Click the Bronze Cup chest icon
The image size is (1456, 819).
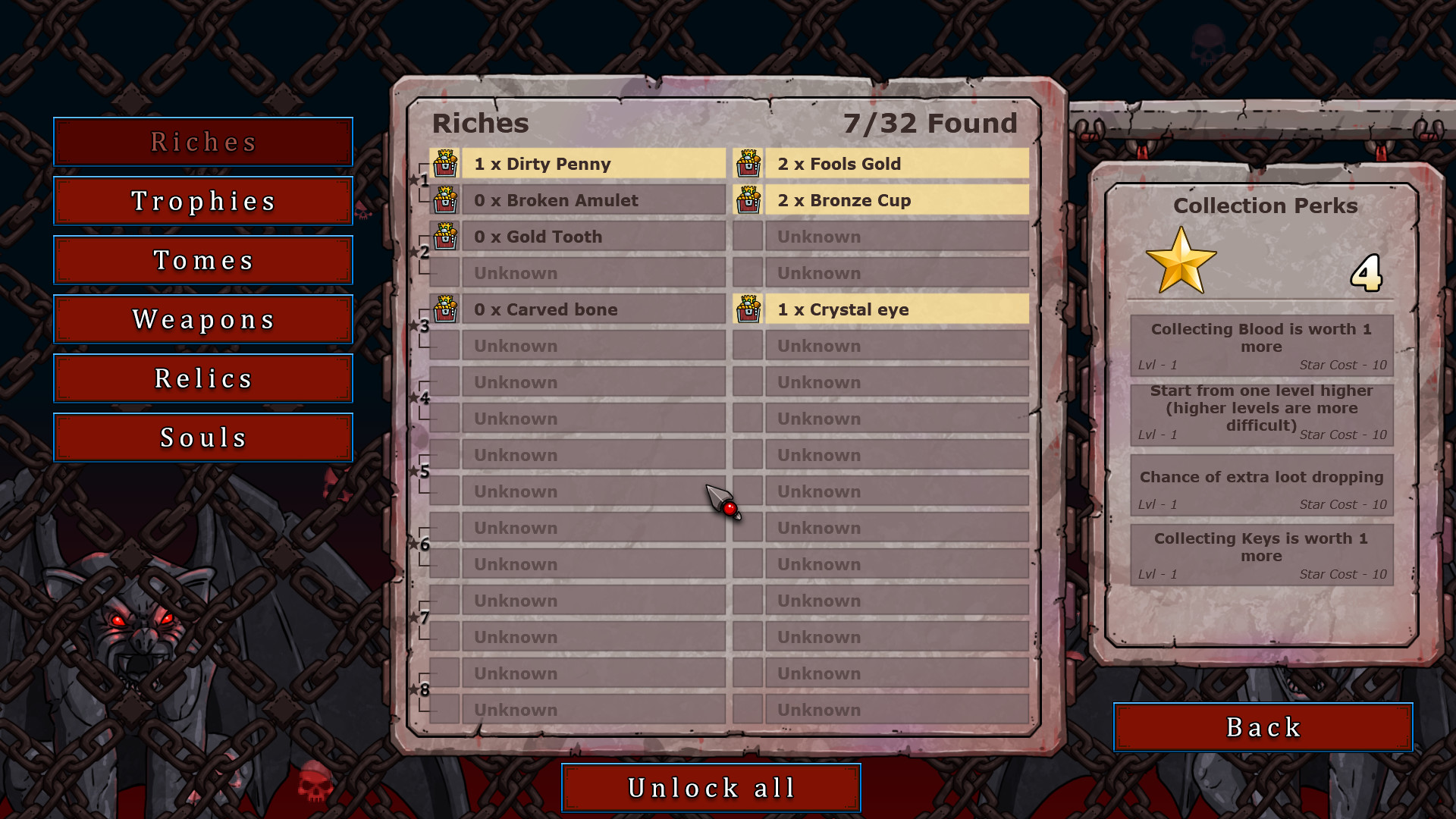coord(750,199)
